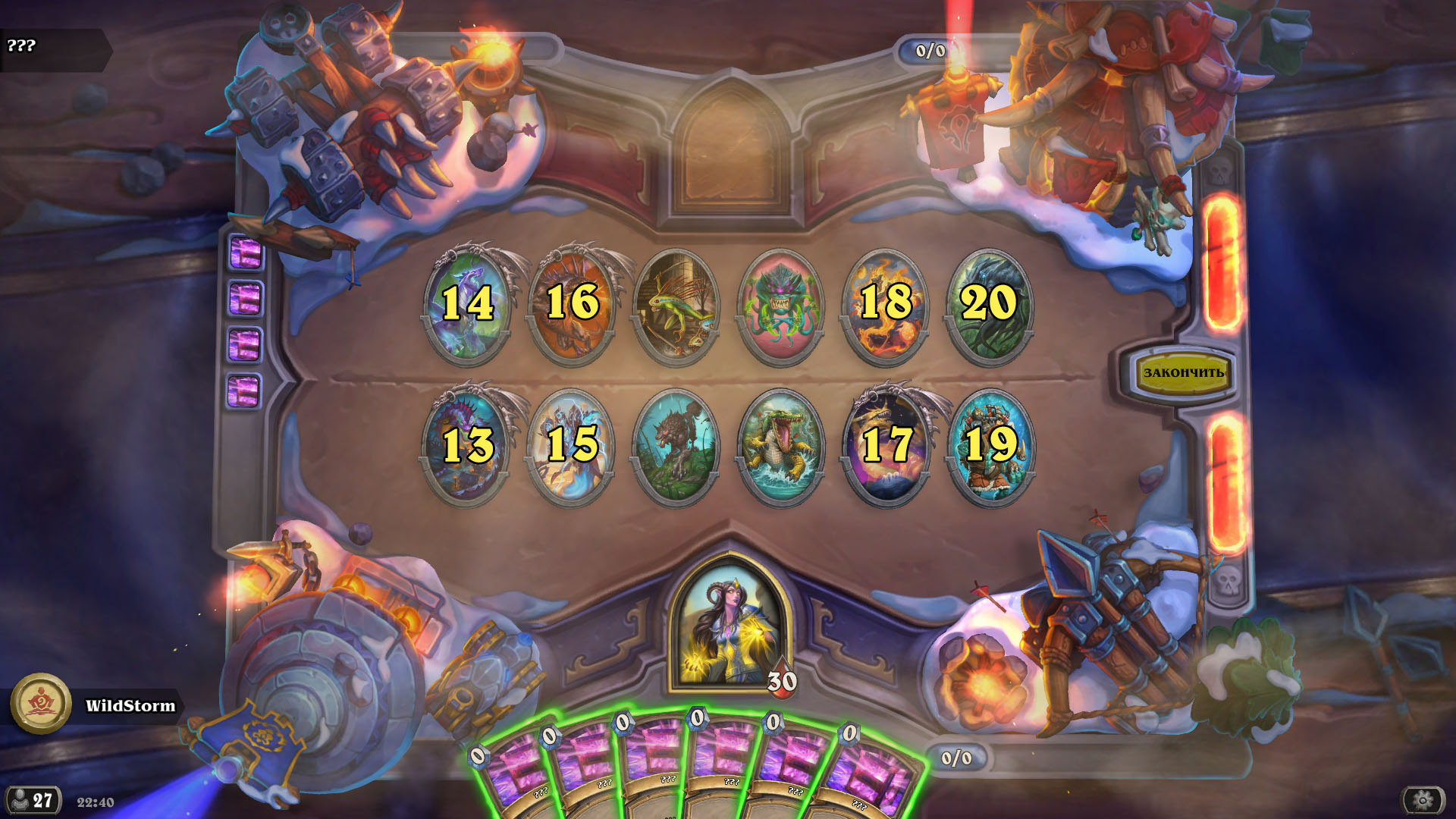This screenshot has width=1456, height=819.
Task: Select the minion numbered 16
Action: (572, 306)
